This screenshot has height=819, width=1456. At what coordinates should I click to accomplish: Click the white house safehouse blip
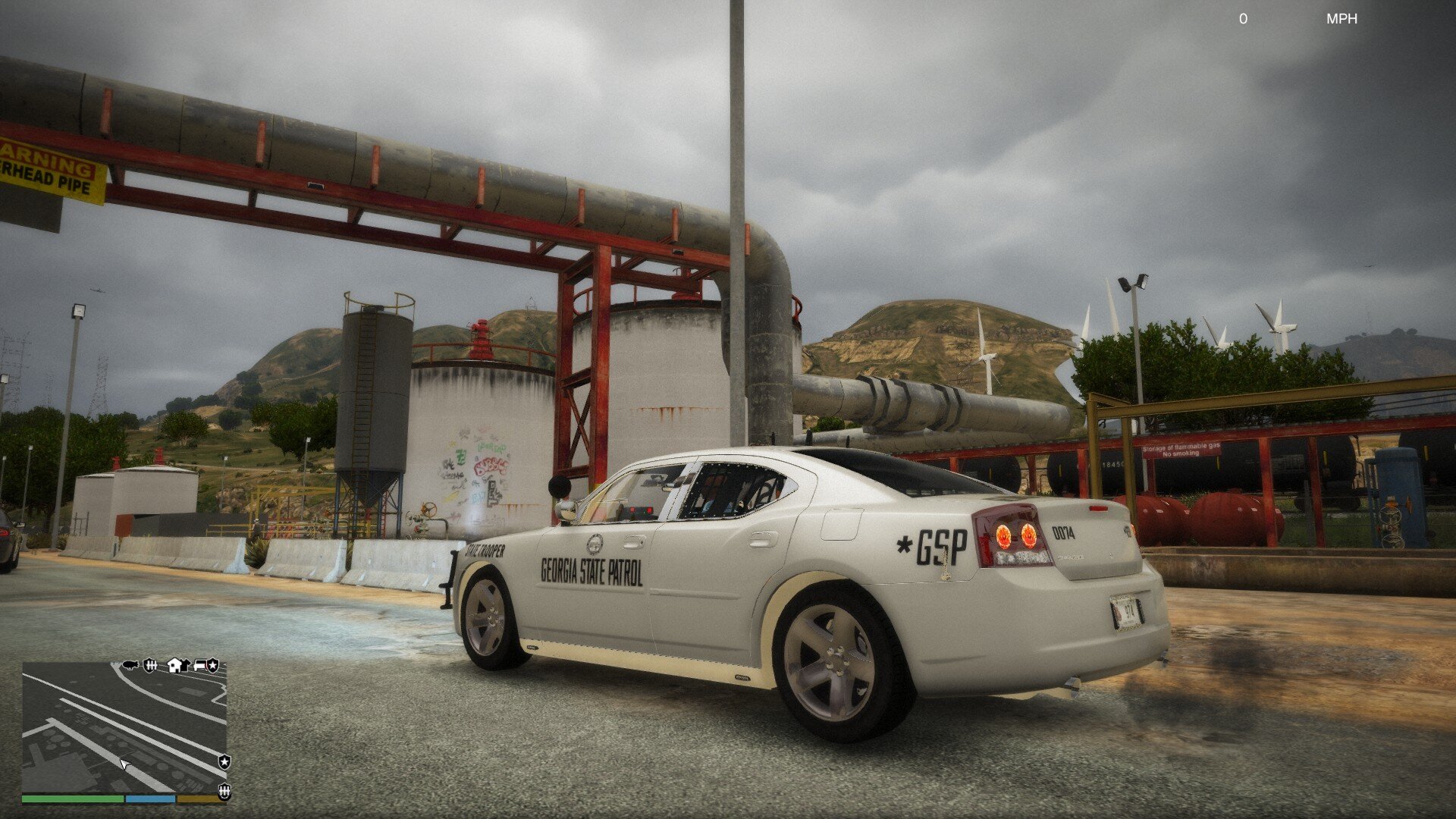click(175, 665)
